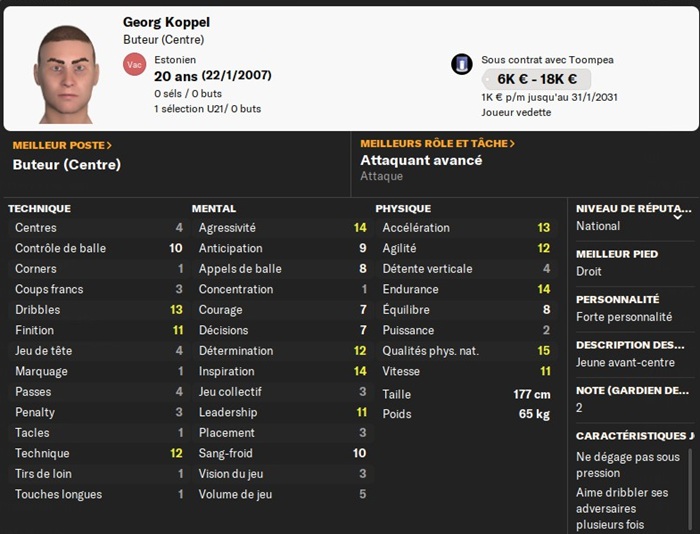Open the Personnalité panel entry
This screenshot has width=700, height=534.
tap(632, 308)
